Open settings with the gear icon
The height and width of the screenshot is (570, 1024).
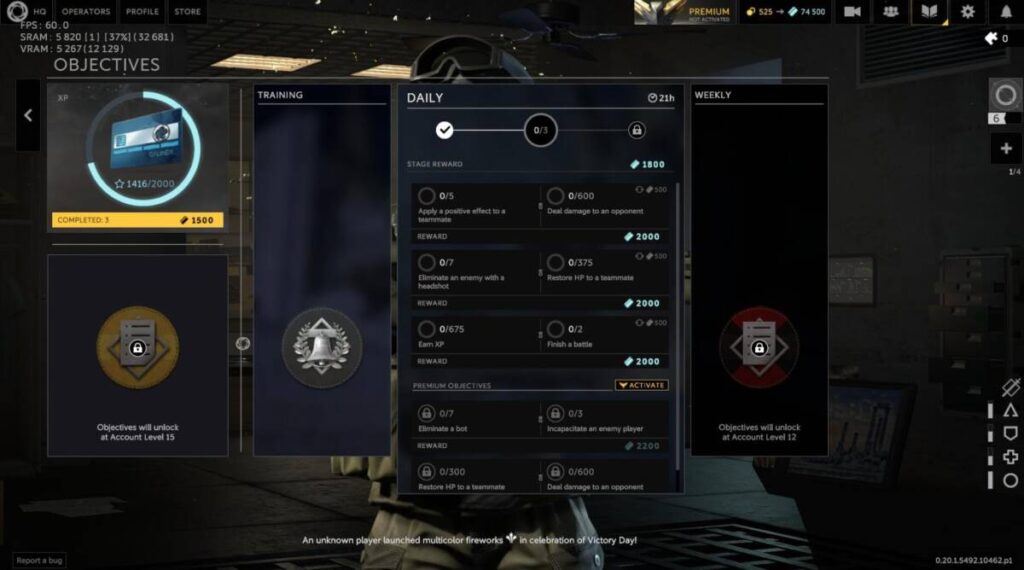(x=967, y=12)
